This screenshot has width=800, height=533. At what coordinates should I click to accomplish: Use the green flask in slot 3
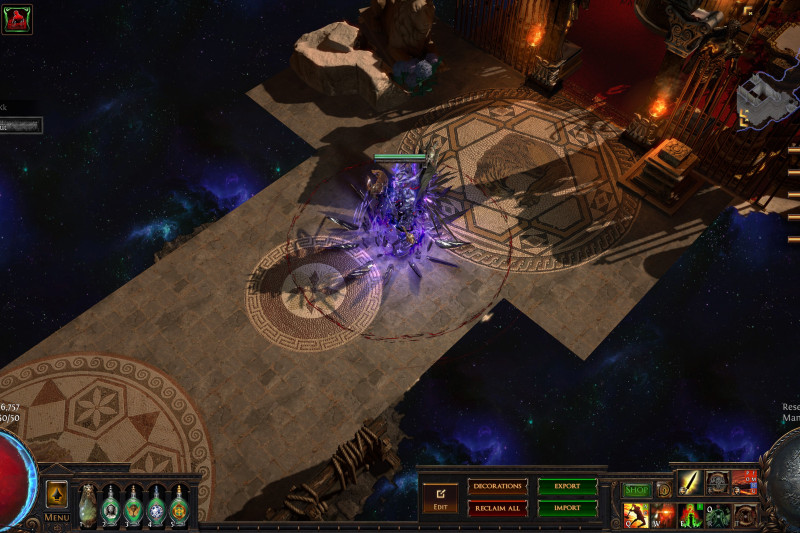point(134,505)
